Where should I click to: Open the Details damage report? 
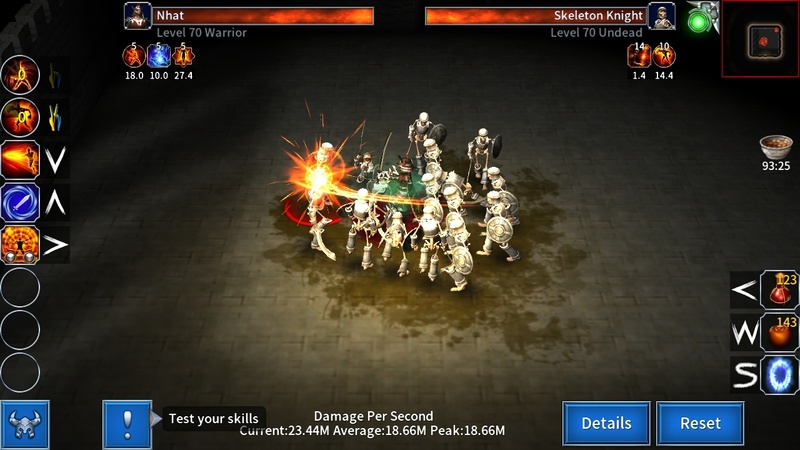click(x=606, y=423)
